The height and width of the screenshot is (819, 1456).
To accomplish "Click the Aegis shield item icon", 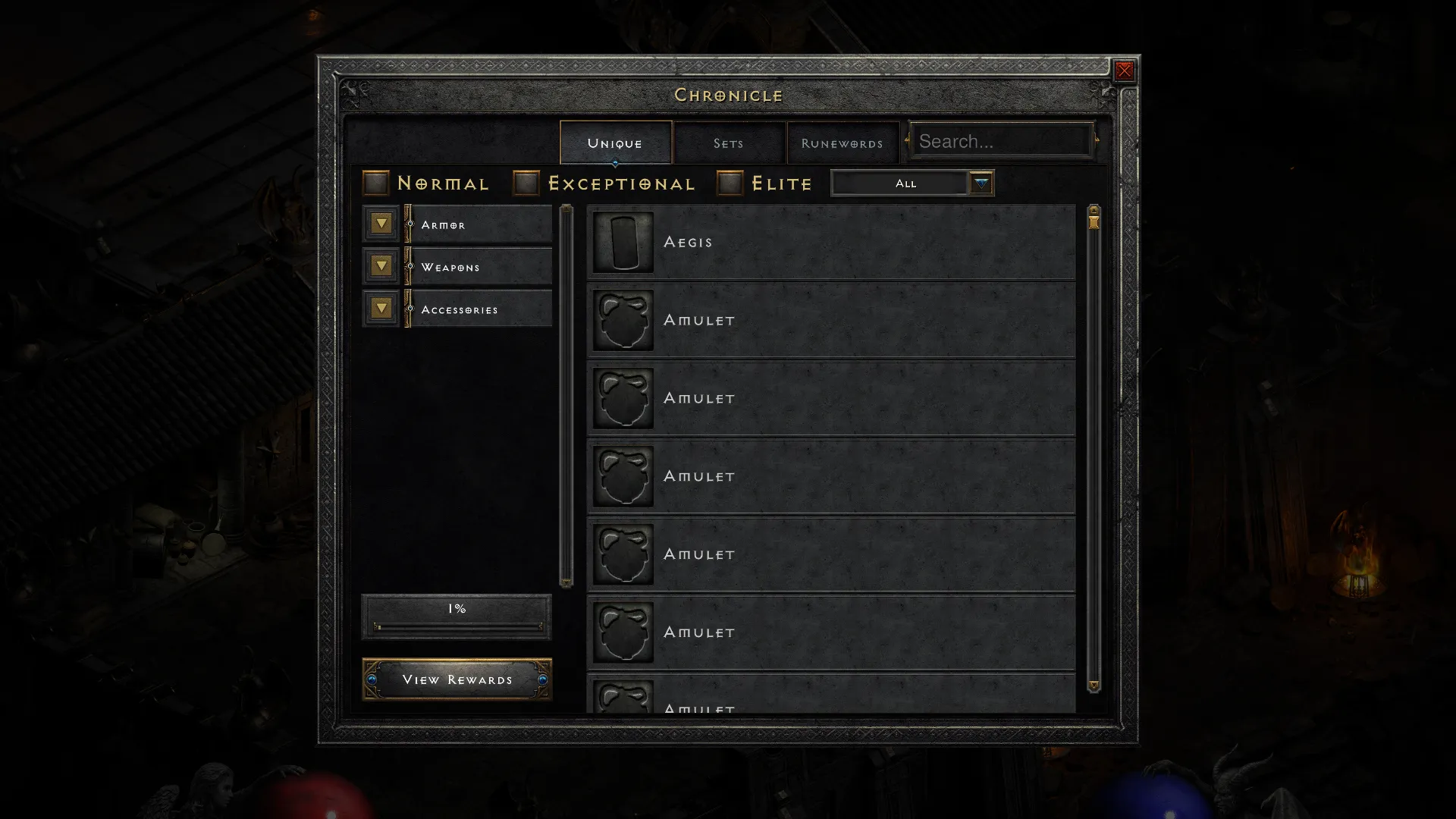I will [623, 243].
